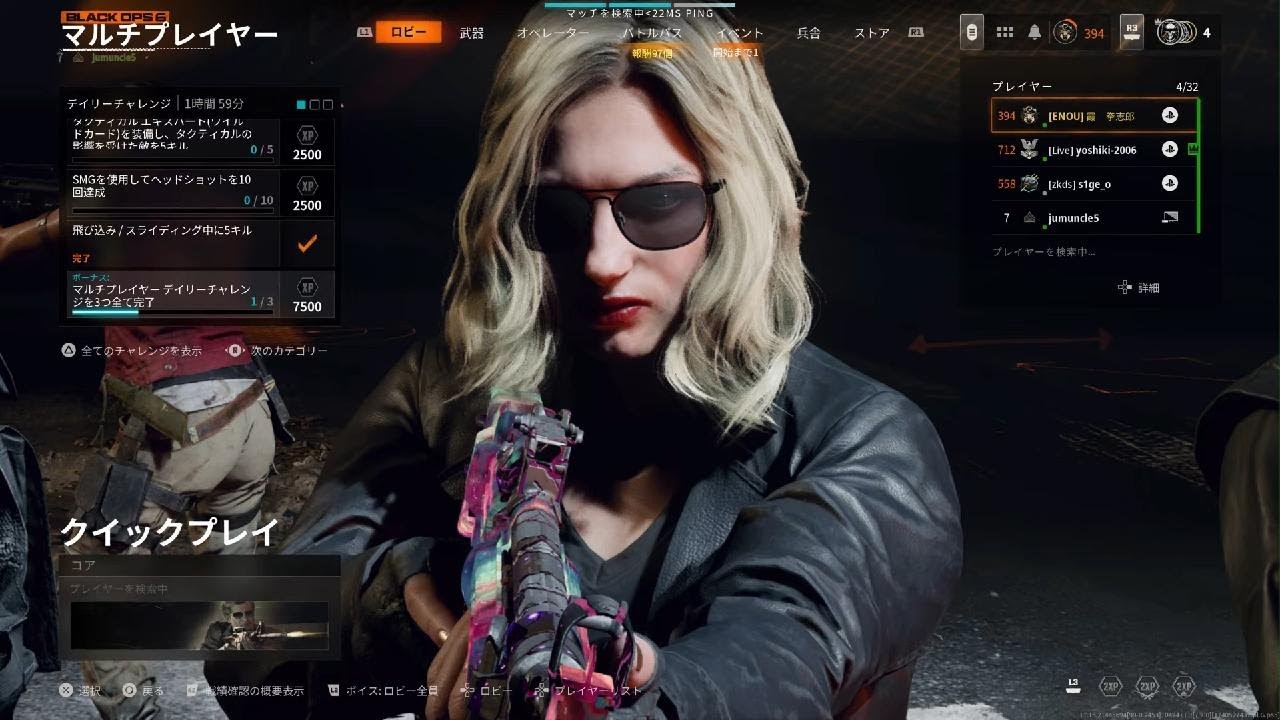Open the 兵舎 (Barracks) tab

pyautogui.click(x=808, y=33)
